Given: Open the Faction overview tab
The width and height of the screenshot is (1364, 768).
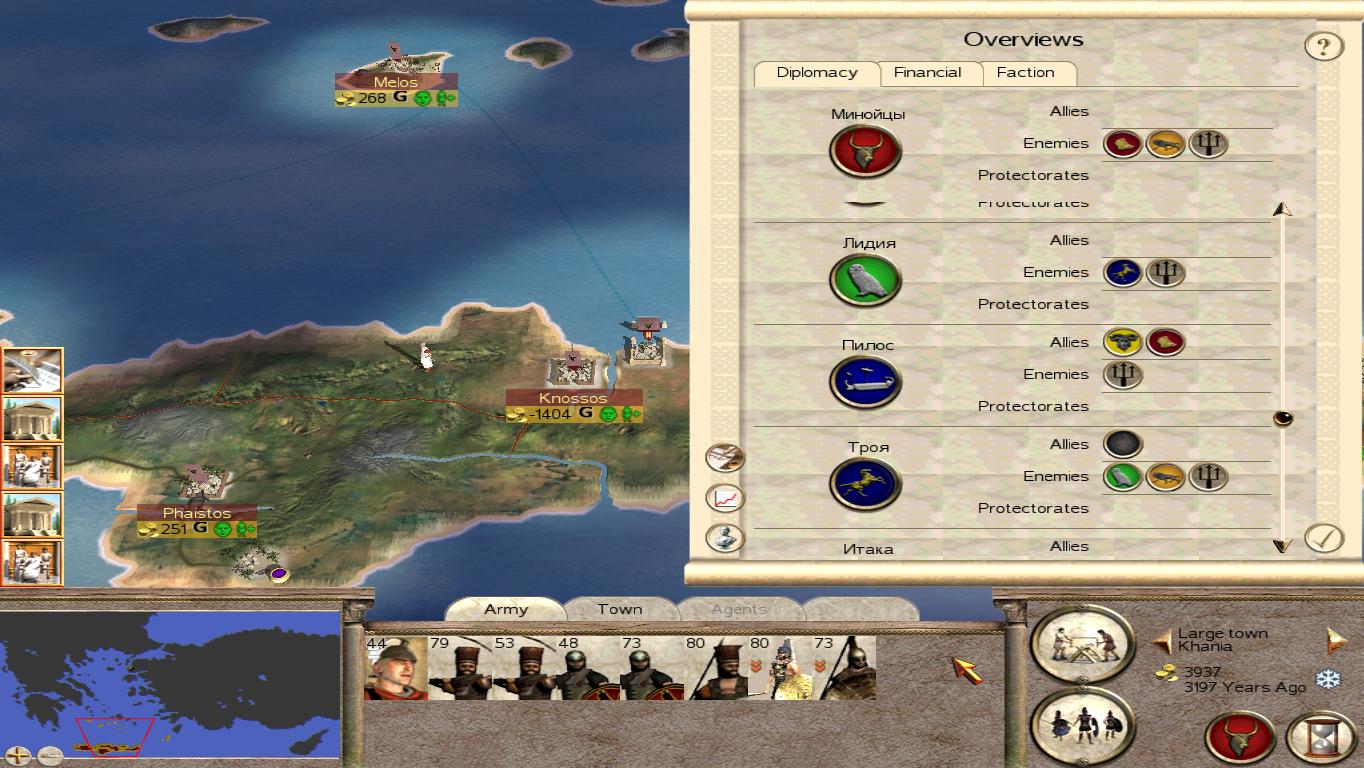Looking at the screenshot, I should point(1025,73).
